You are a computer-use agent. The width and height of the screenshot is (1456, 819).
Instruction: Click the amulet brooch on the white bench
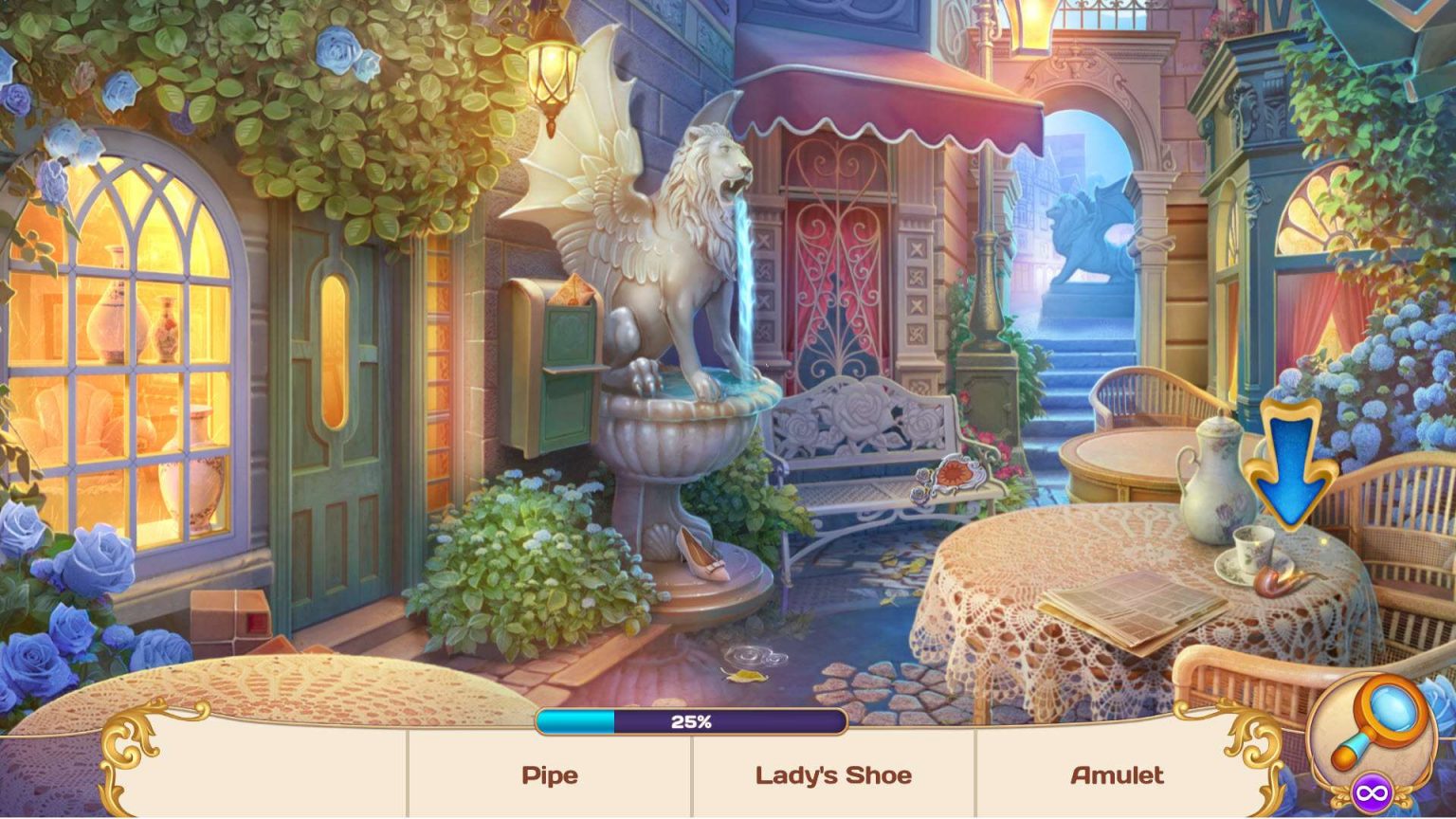[957, 472]
